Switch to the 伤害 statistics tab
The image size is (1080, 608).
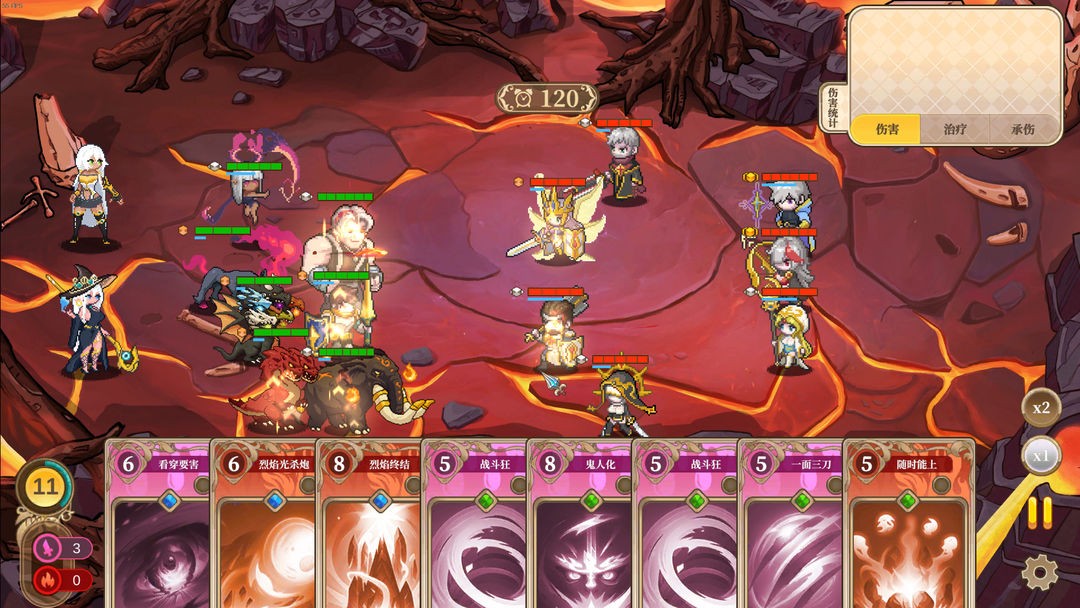pyautogui.click(x=886, y=129)
